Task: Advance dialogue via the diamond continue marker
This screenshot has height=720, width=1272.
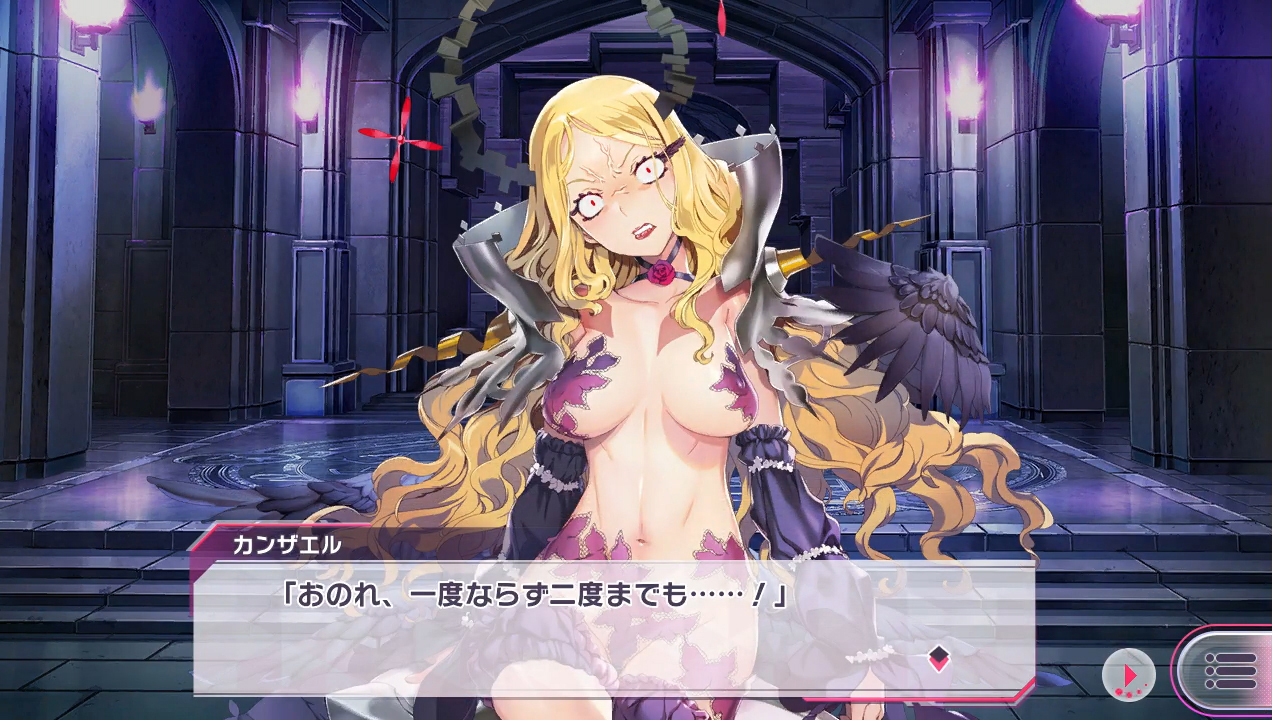Action: tap(938, 657)
